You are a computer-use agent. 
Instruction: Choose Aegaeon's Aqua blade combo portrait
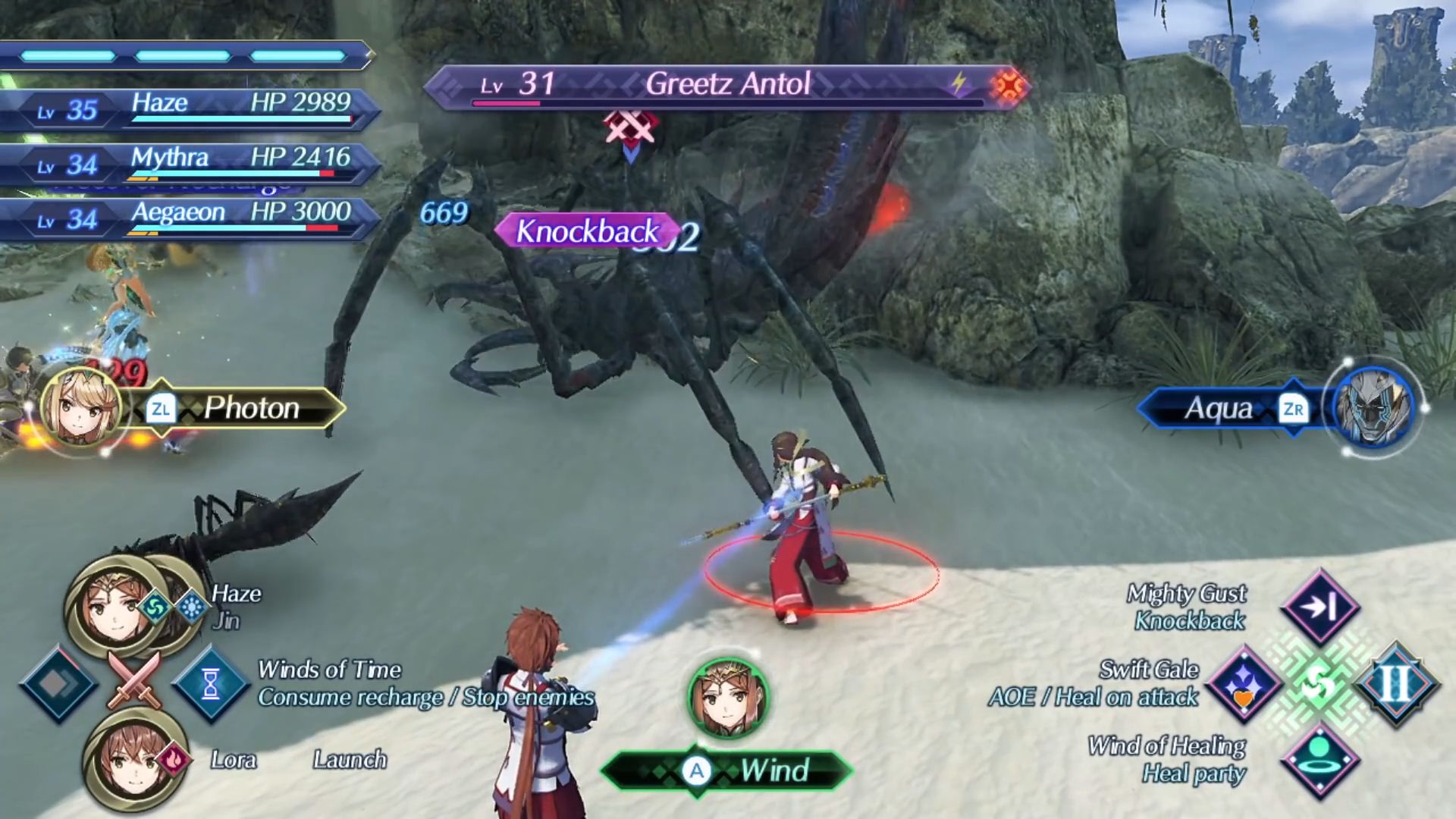(x=1373, y=408)
